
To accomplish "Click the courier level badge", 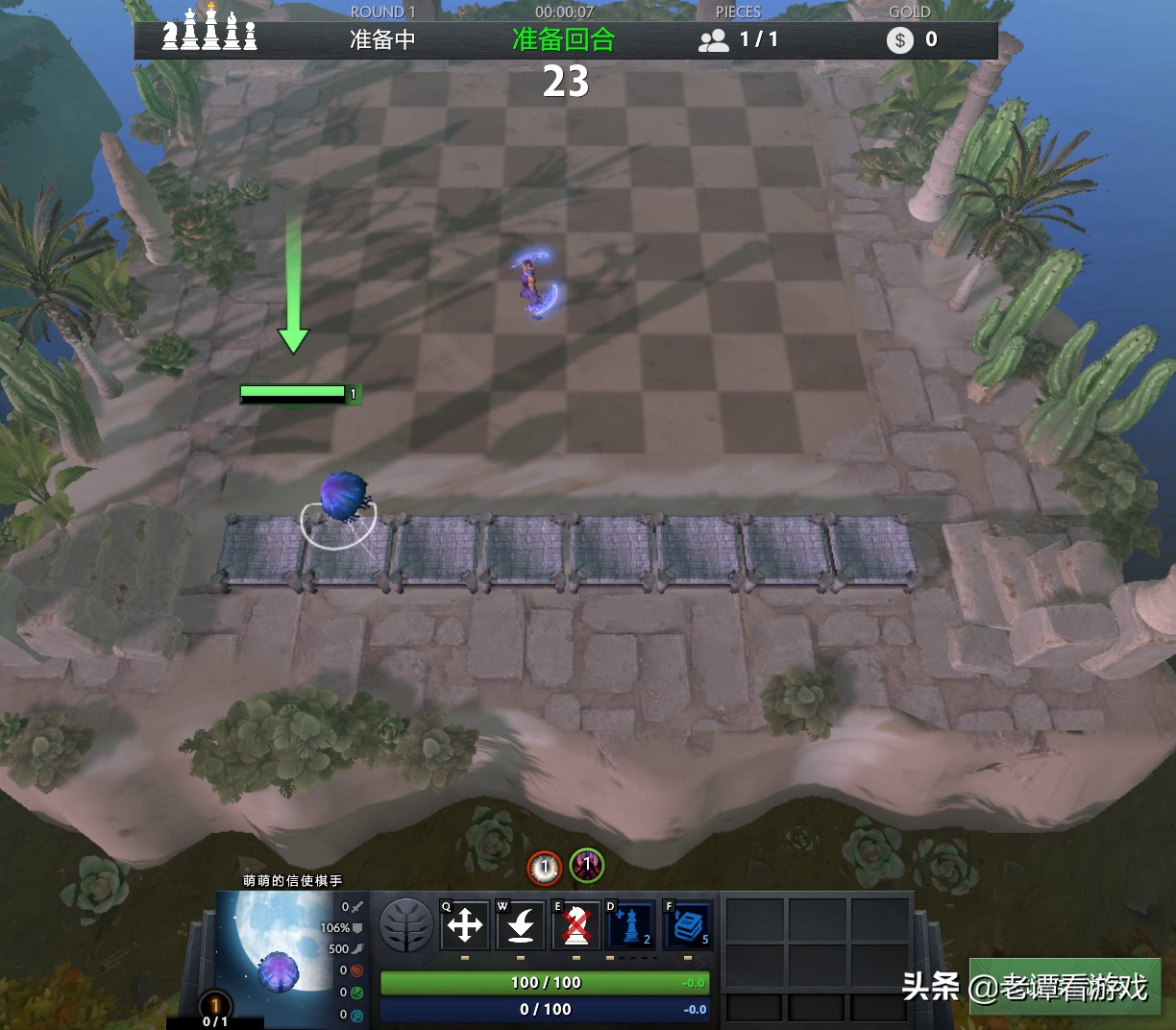I will click(x=215, y=1006).
